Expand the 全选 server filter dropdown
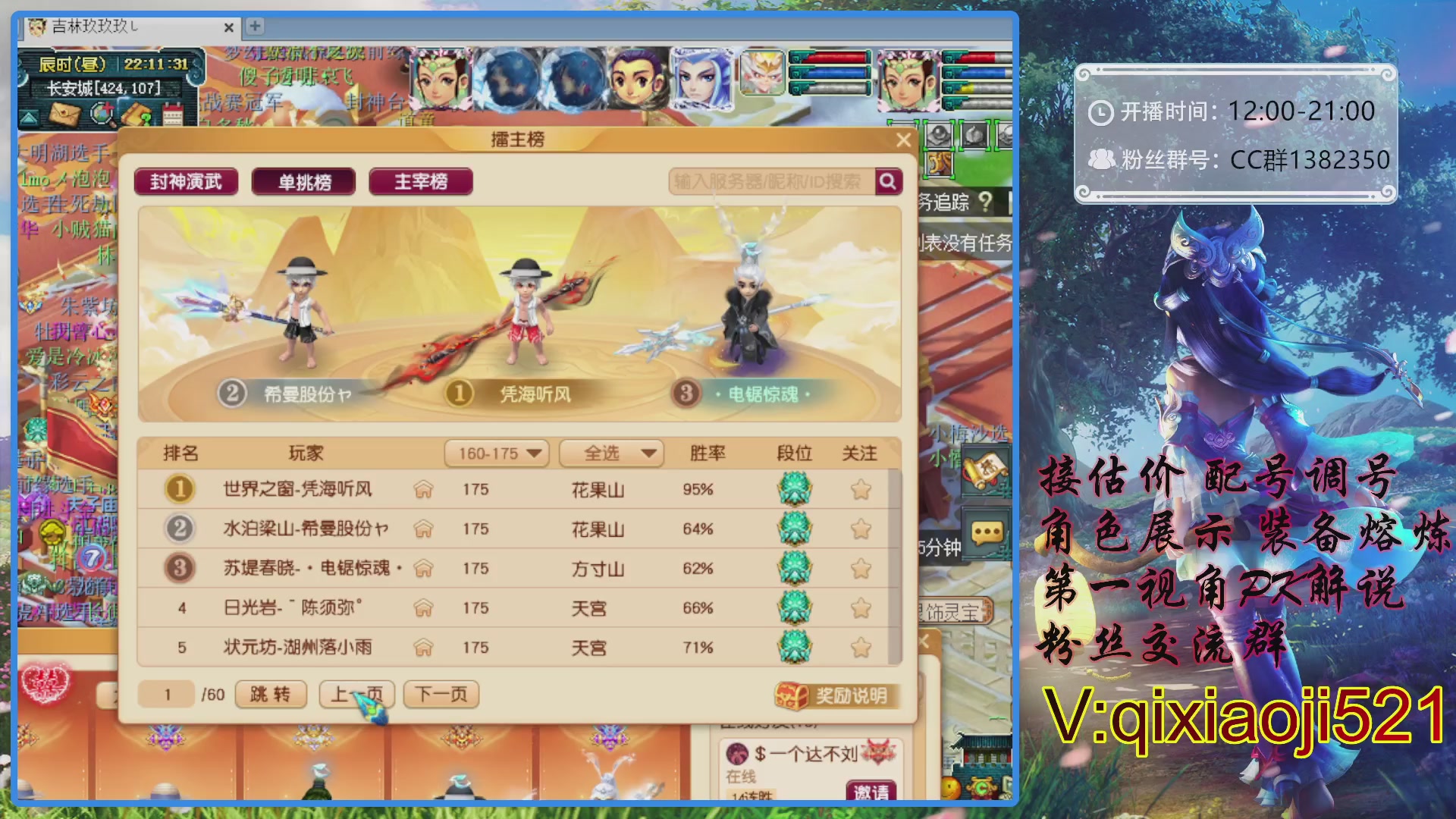Viewport: 1456px width, 819px height. tap(611, 453)
